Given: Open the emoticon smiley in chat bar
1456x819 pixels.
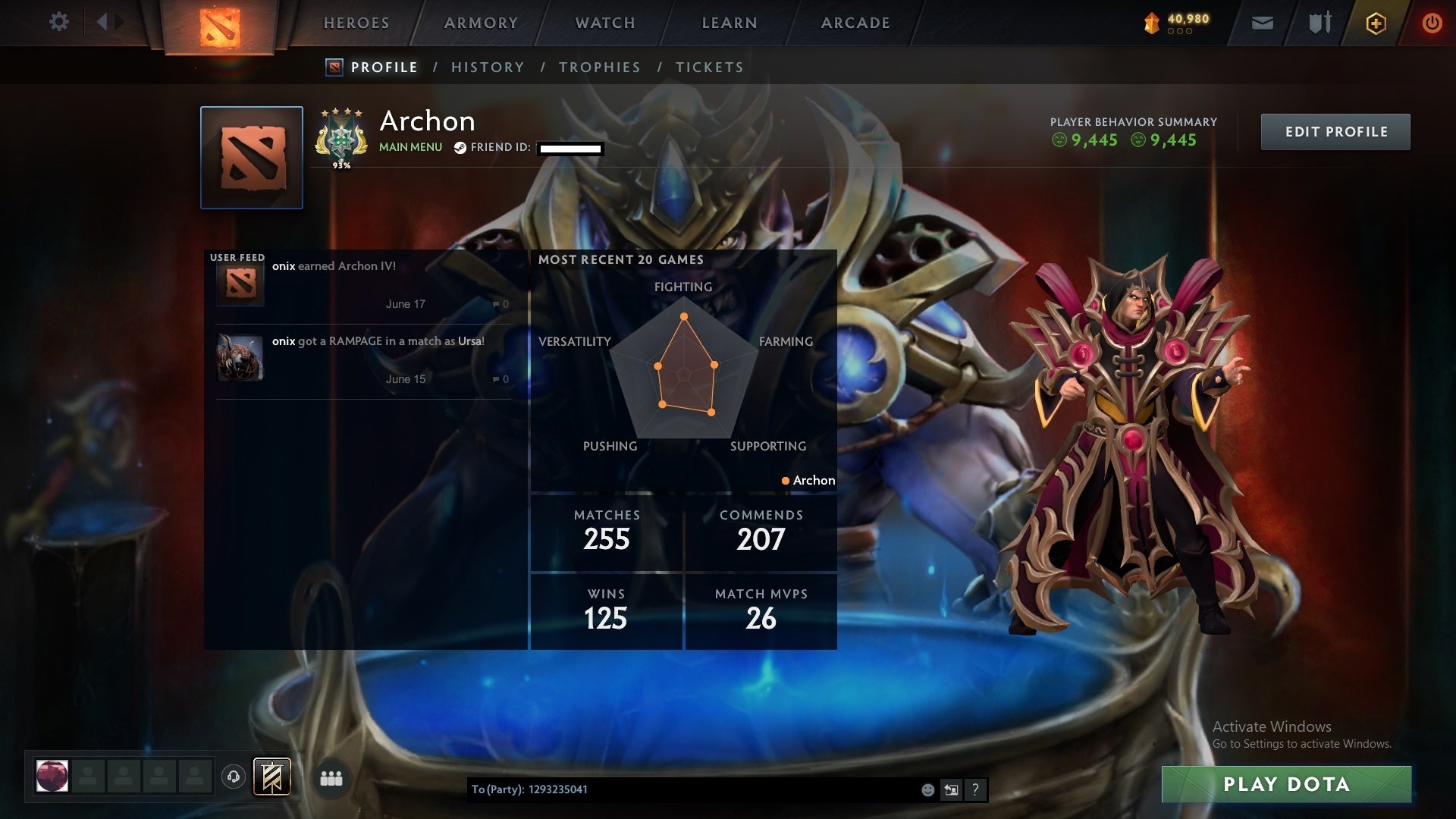Looking at the screenshot, I should [927, 789].
